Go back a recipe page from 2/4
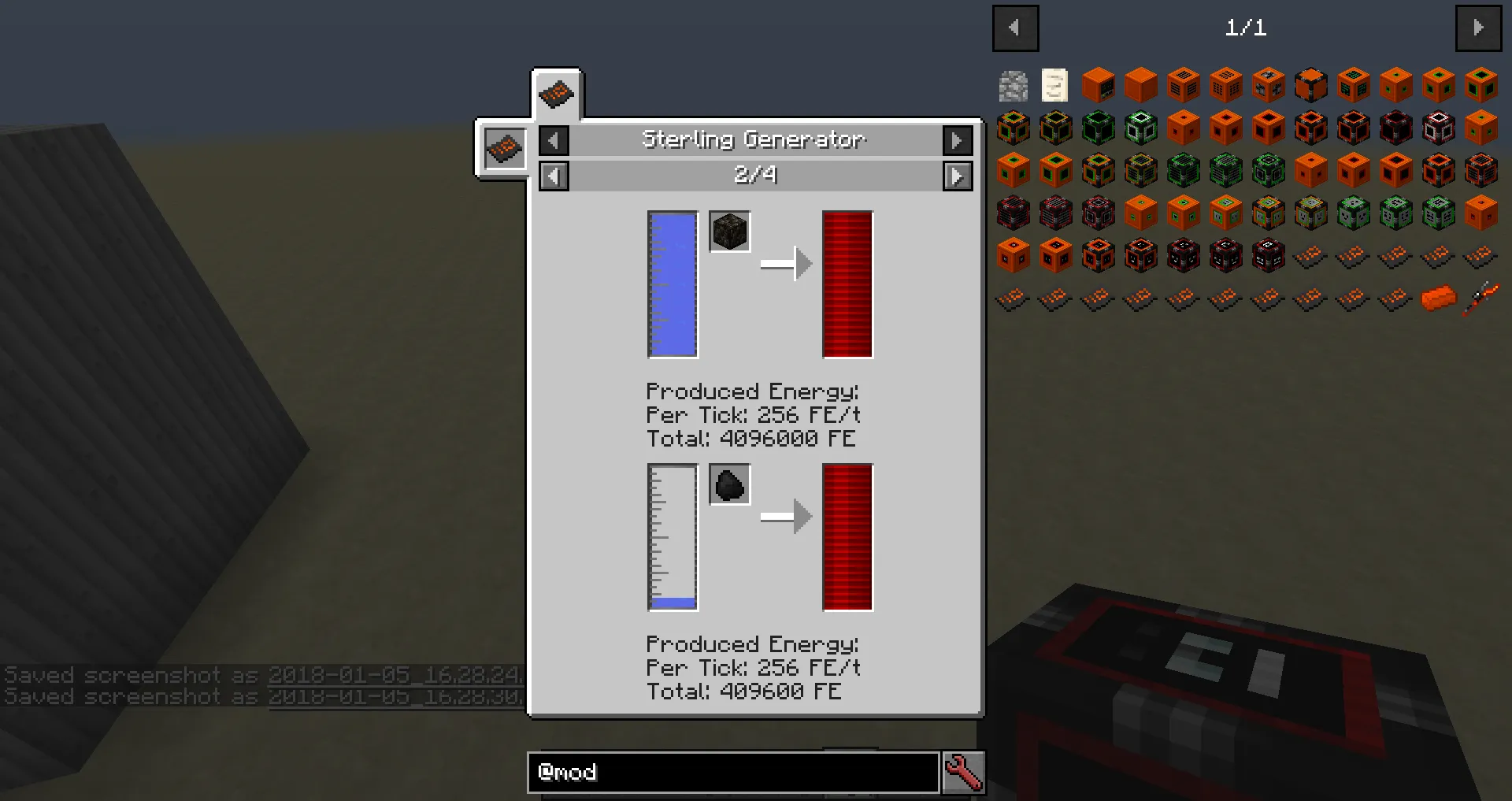Image resolution: width=1512 pixels, height=801 pixels. tap(553, 176)
